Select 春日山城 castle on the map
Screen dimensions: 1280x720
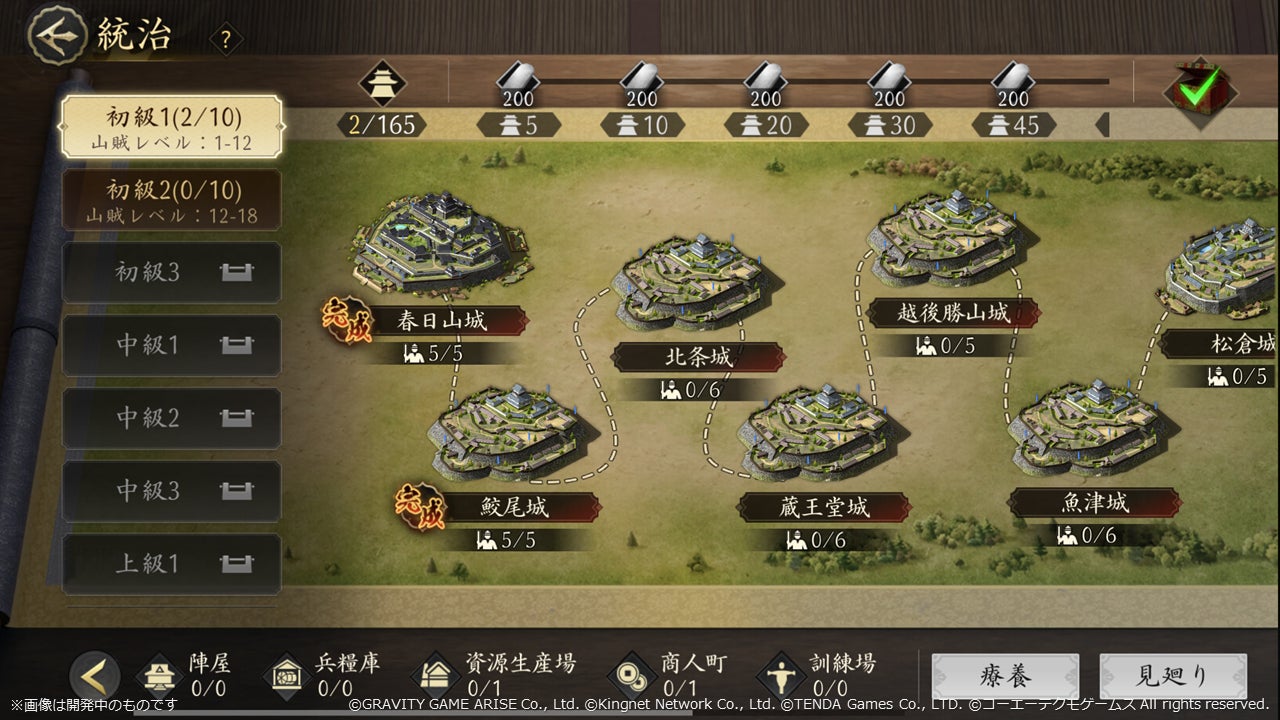tap(440, 245)
